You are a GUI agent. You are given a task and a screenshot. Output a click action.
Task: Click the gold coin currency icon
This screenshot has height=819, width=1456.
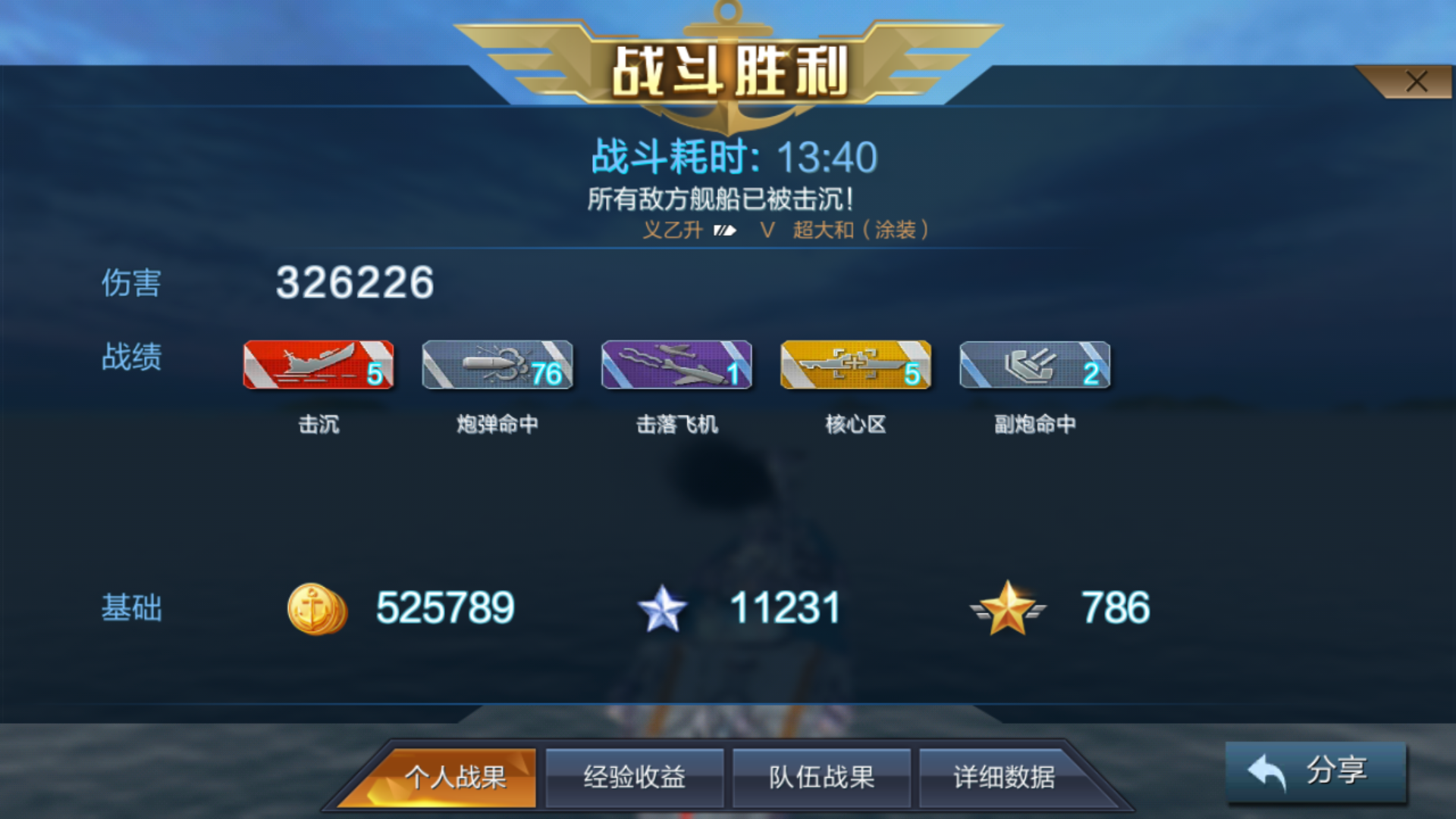[318, 607]
